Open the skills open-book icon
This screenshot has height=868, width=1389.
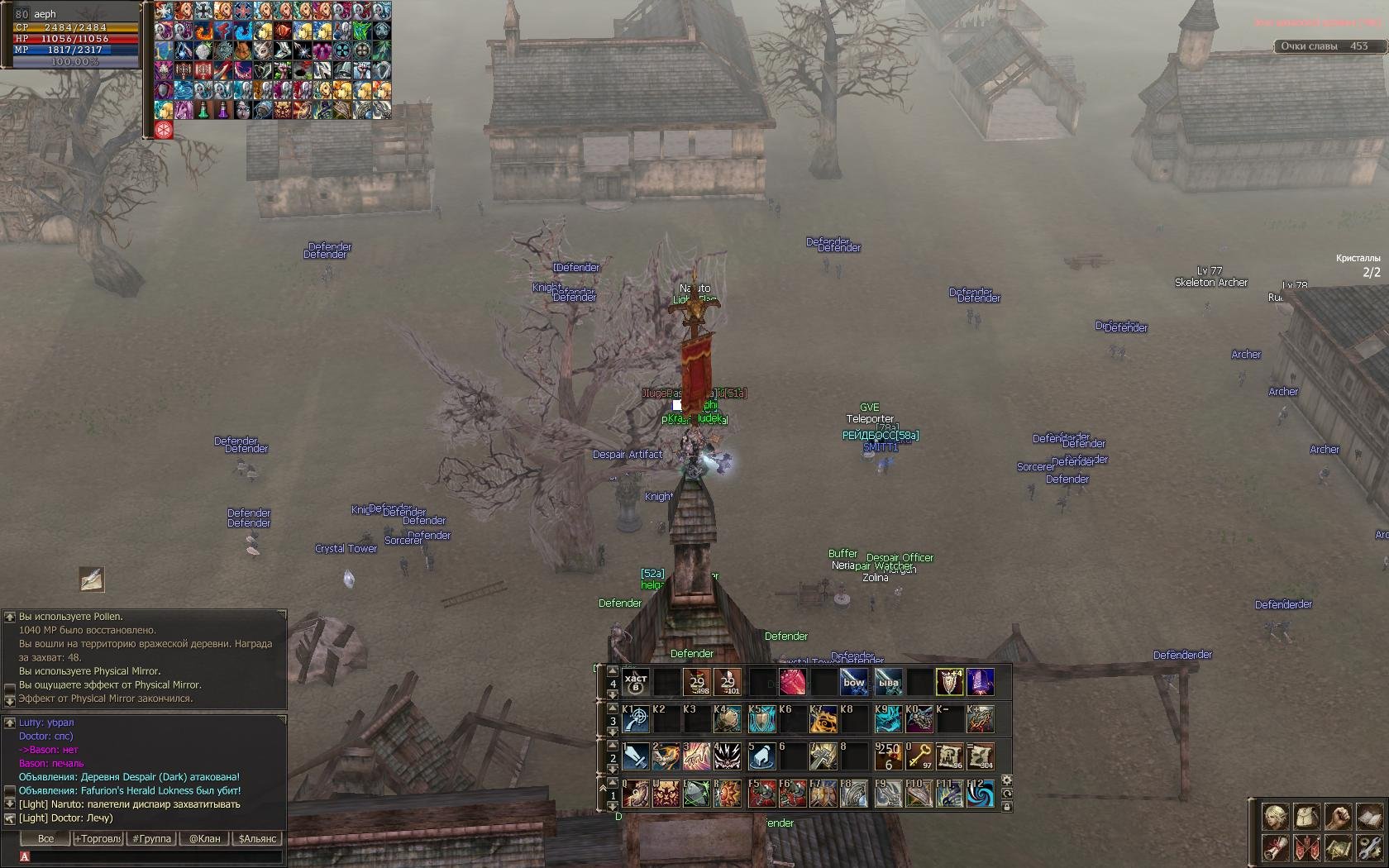[1368, 817]
